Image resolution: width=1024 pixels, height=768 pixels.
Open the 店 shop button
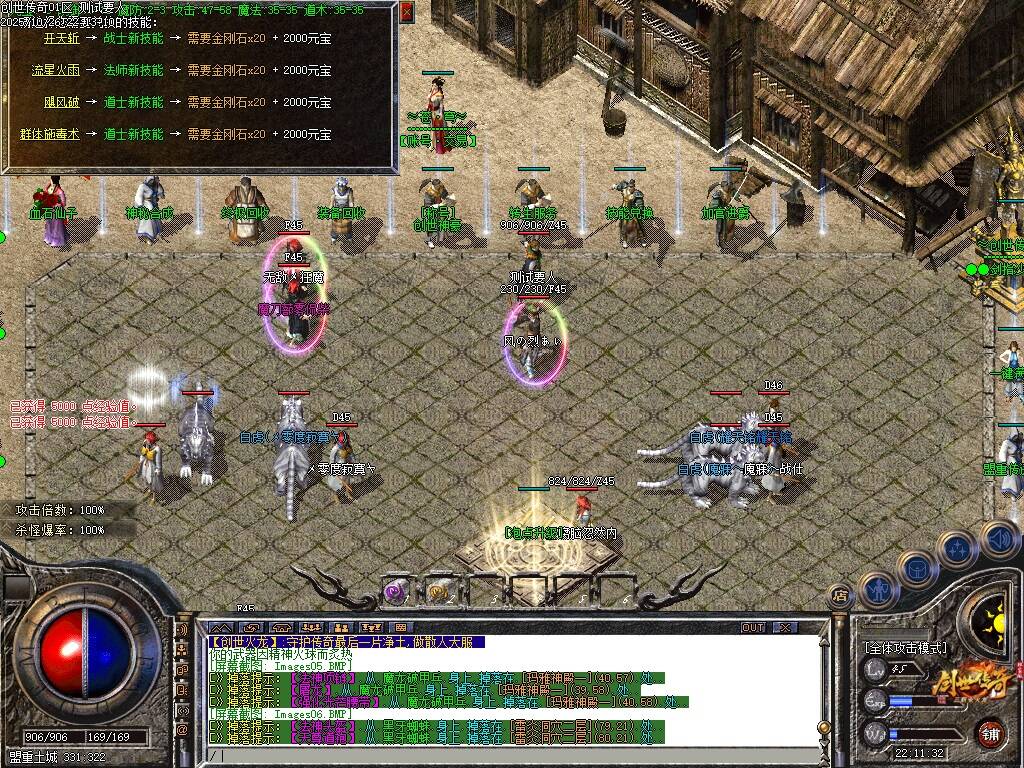[x=841, y=596]
